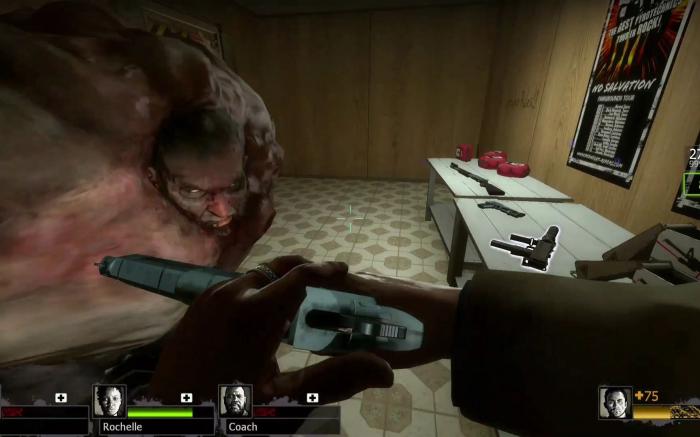This screenshot has width=700, height=437.
Task: Select the green-outlined weapon slot
Action: point(692,184)
